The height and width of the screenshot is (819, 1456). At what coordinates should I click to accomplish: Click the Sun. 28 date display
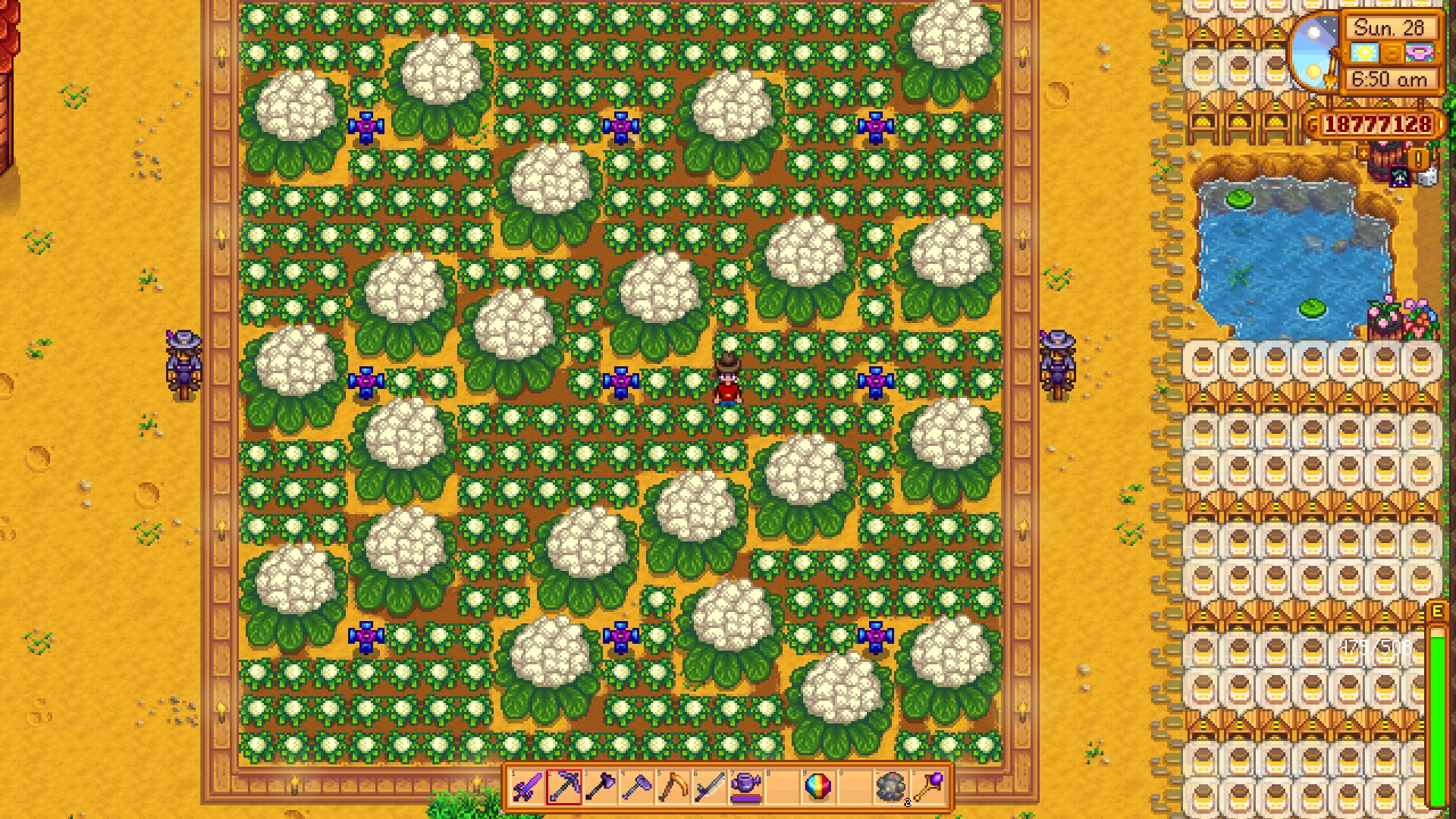point(1389,28)
